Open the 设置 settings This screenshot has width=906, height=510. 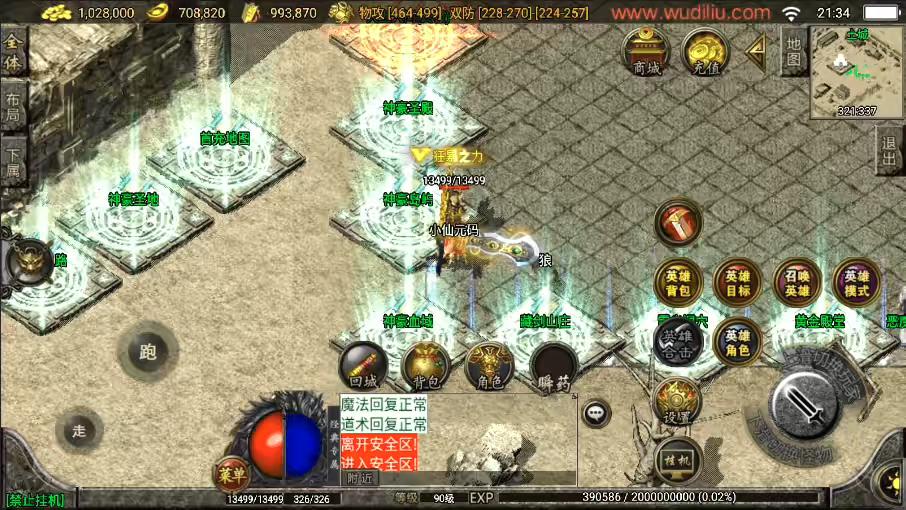pyautogui.click(x=677, y=402)
